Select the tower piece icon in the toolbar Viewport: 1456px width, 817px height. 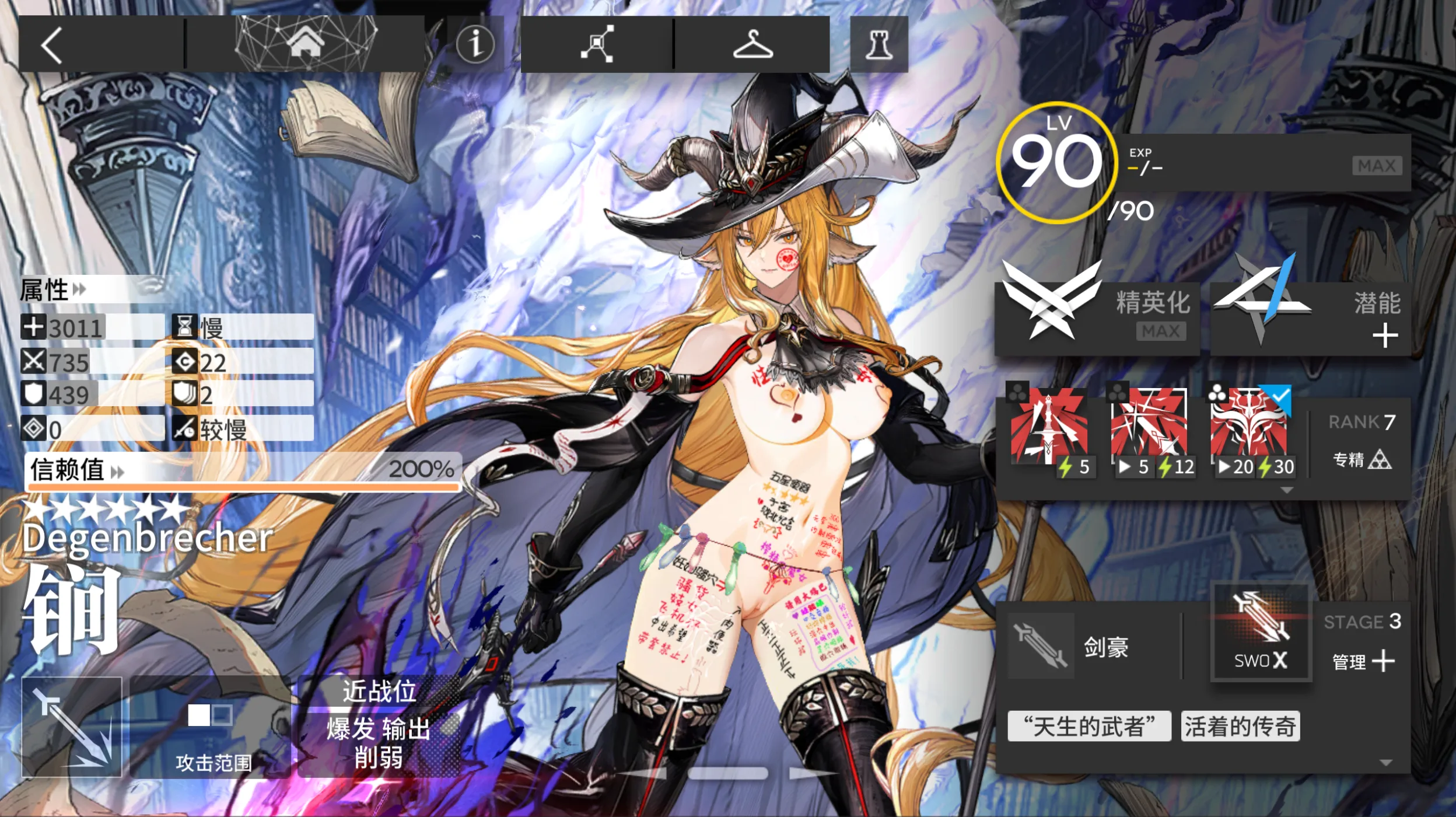coord(880,46)
